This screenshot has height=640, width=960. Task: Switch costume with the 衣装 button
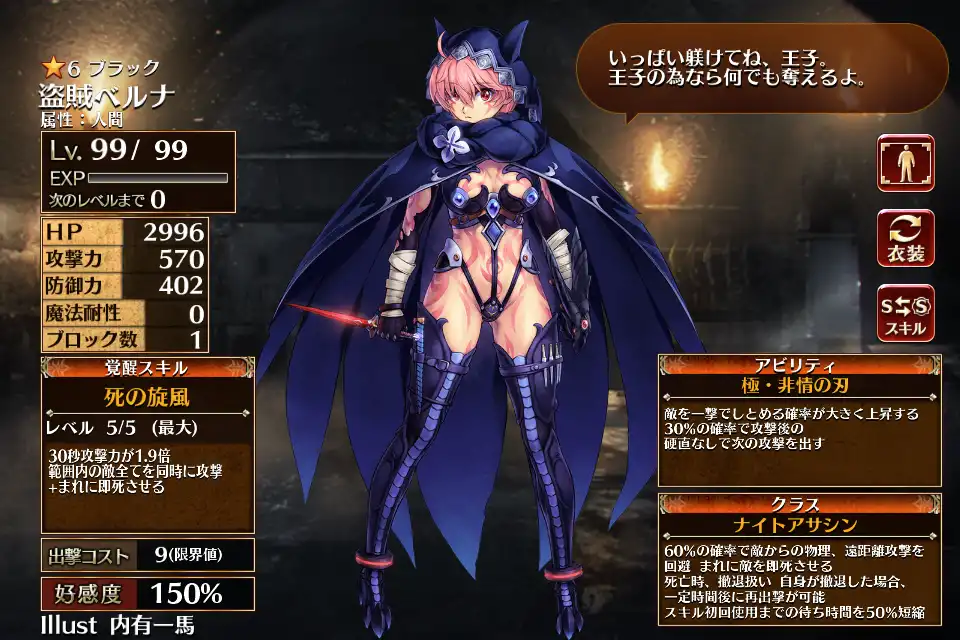point(905,238)
